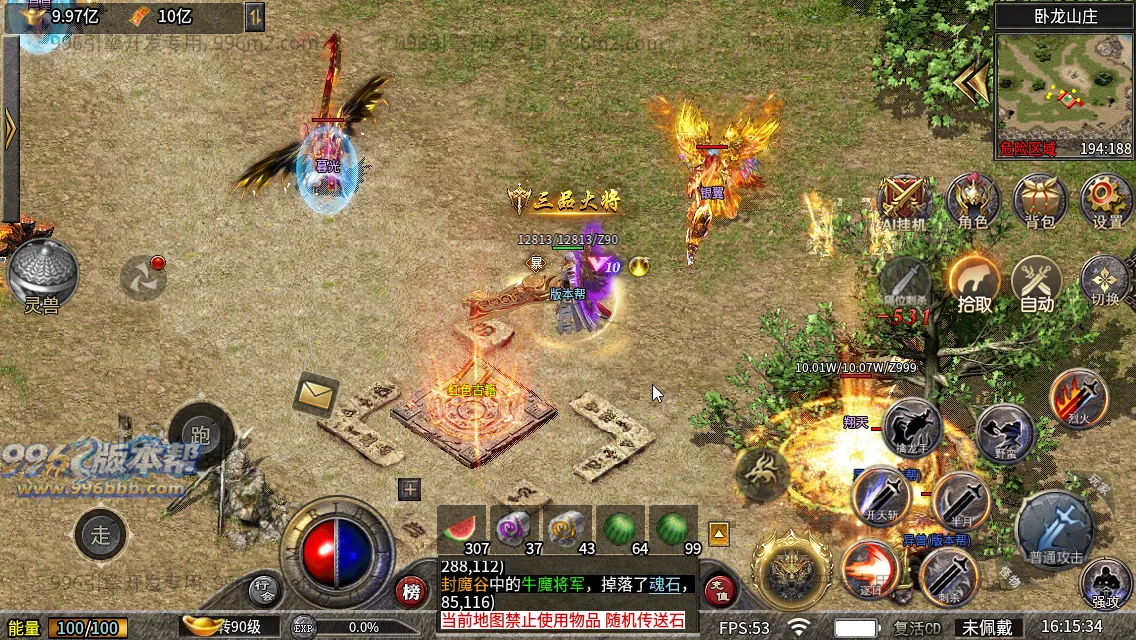Open the 行会 guild button
1136x640 pixels.
(x=263, y=590)
